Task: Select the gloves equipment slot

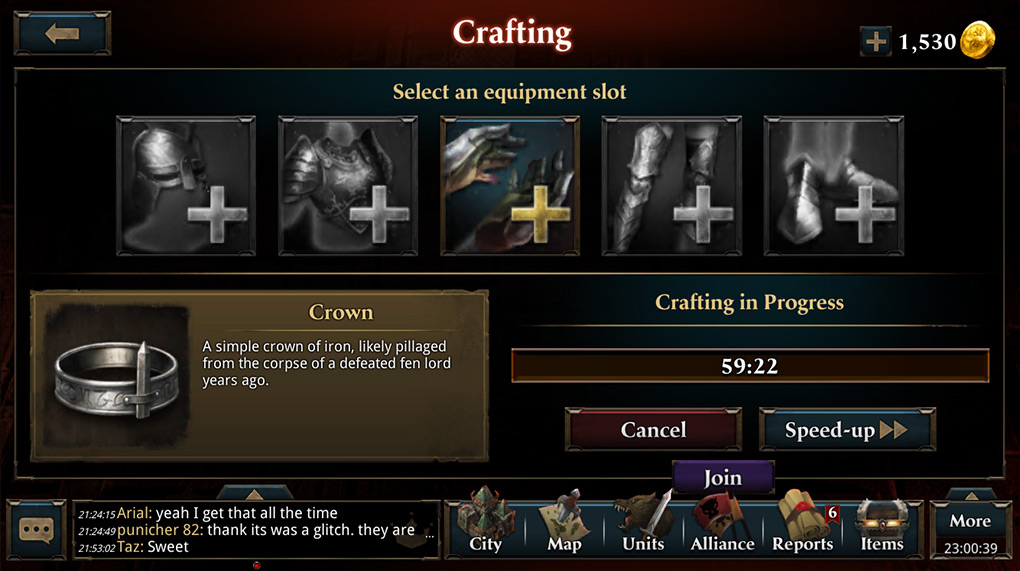Action: coord(510,186)
